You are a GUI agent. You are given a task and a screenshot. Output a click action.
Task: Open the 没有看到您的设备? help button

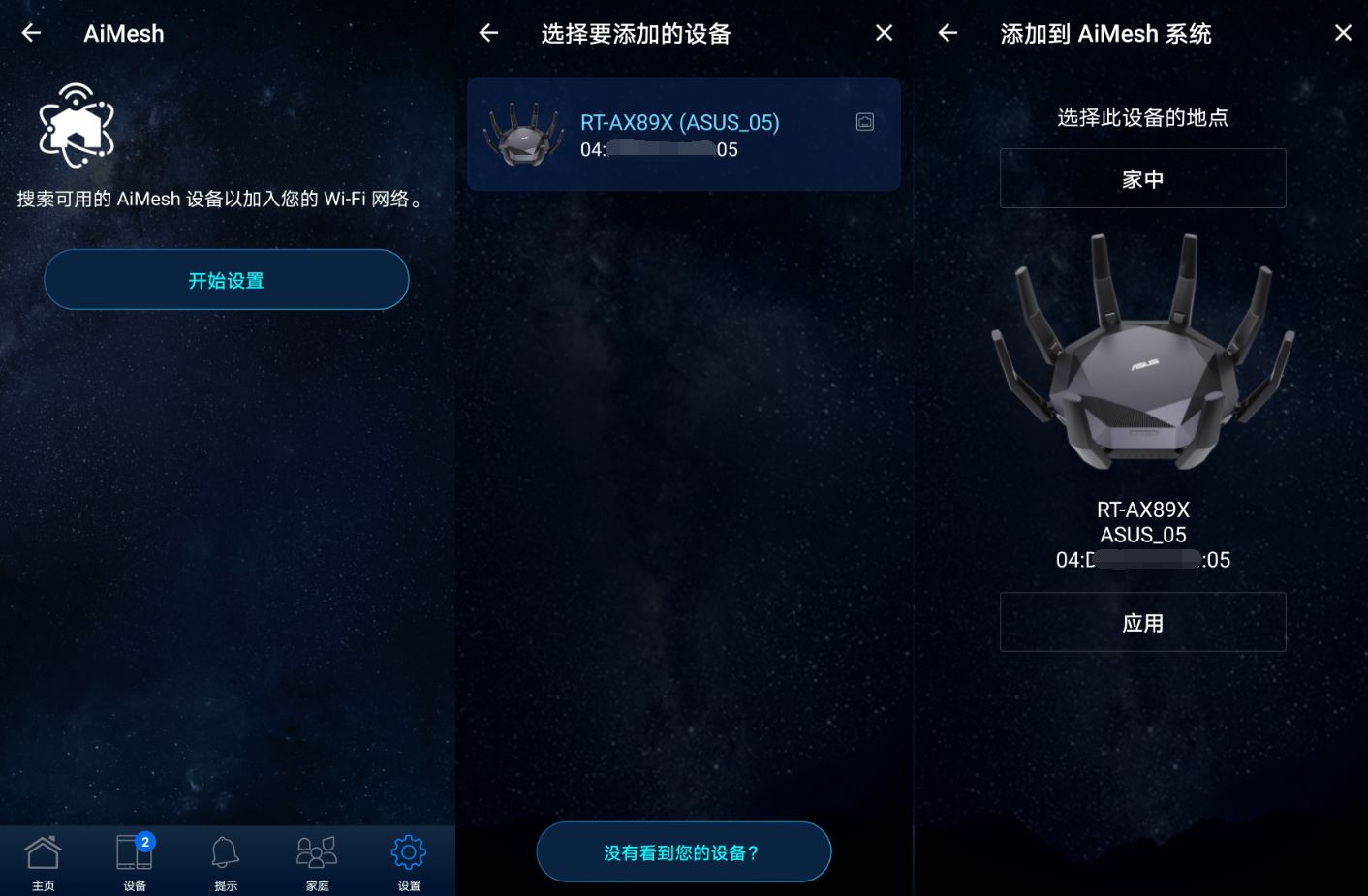(x=683, y=852)
